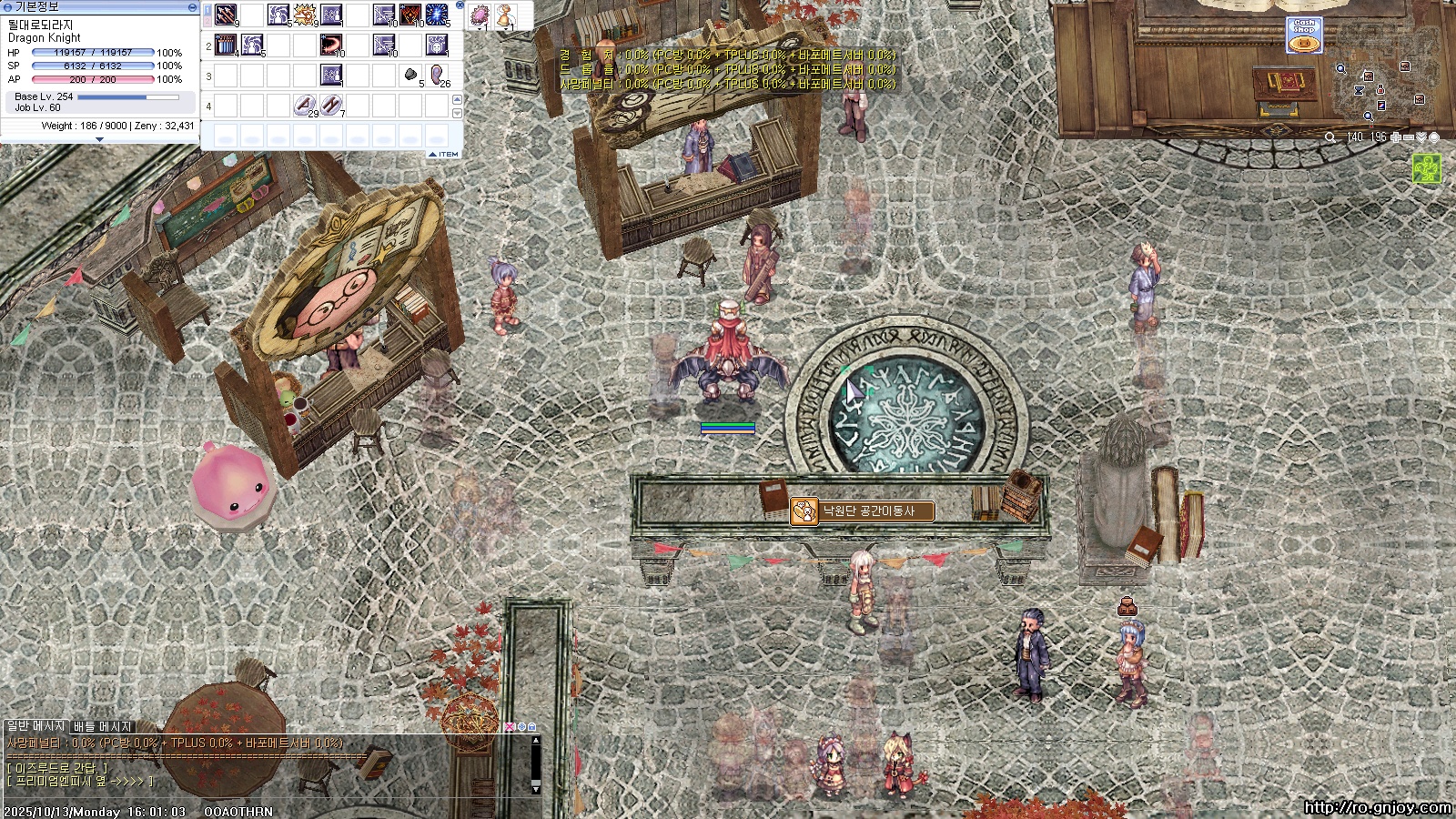Close the skill hotbar window
This screenshot has width=1456, height=819.
tap(460, 5)
